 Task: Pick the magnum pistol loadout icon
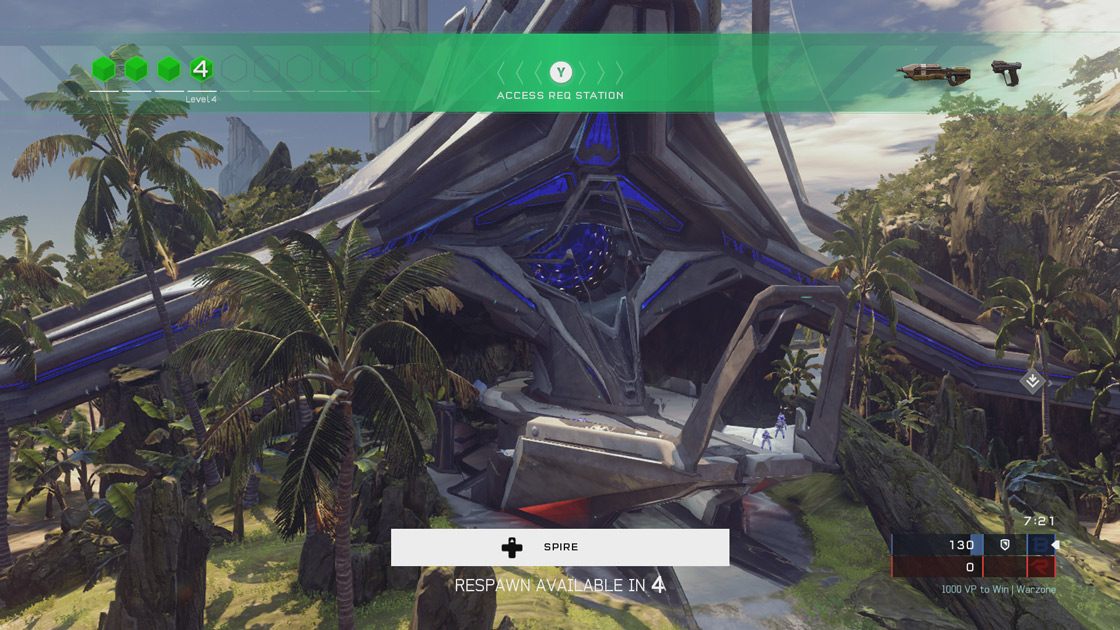(1005, 72)
